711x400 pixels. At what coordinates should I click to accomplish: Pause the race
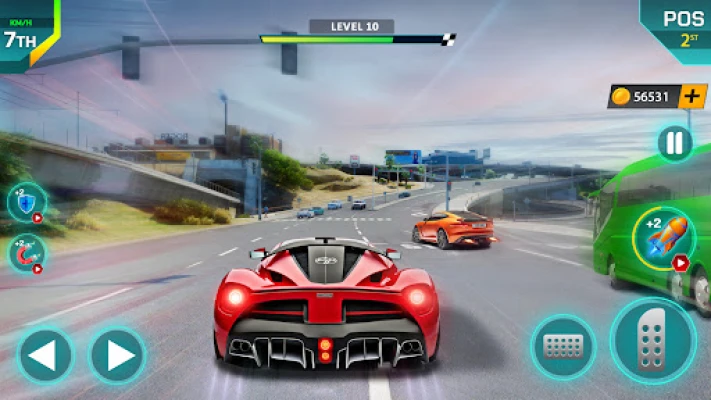(675, 143)
